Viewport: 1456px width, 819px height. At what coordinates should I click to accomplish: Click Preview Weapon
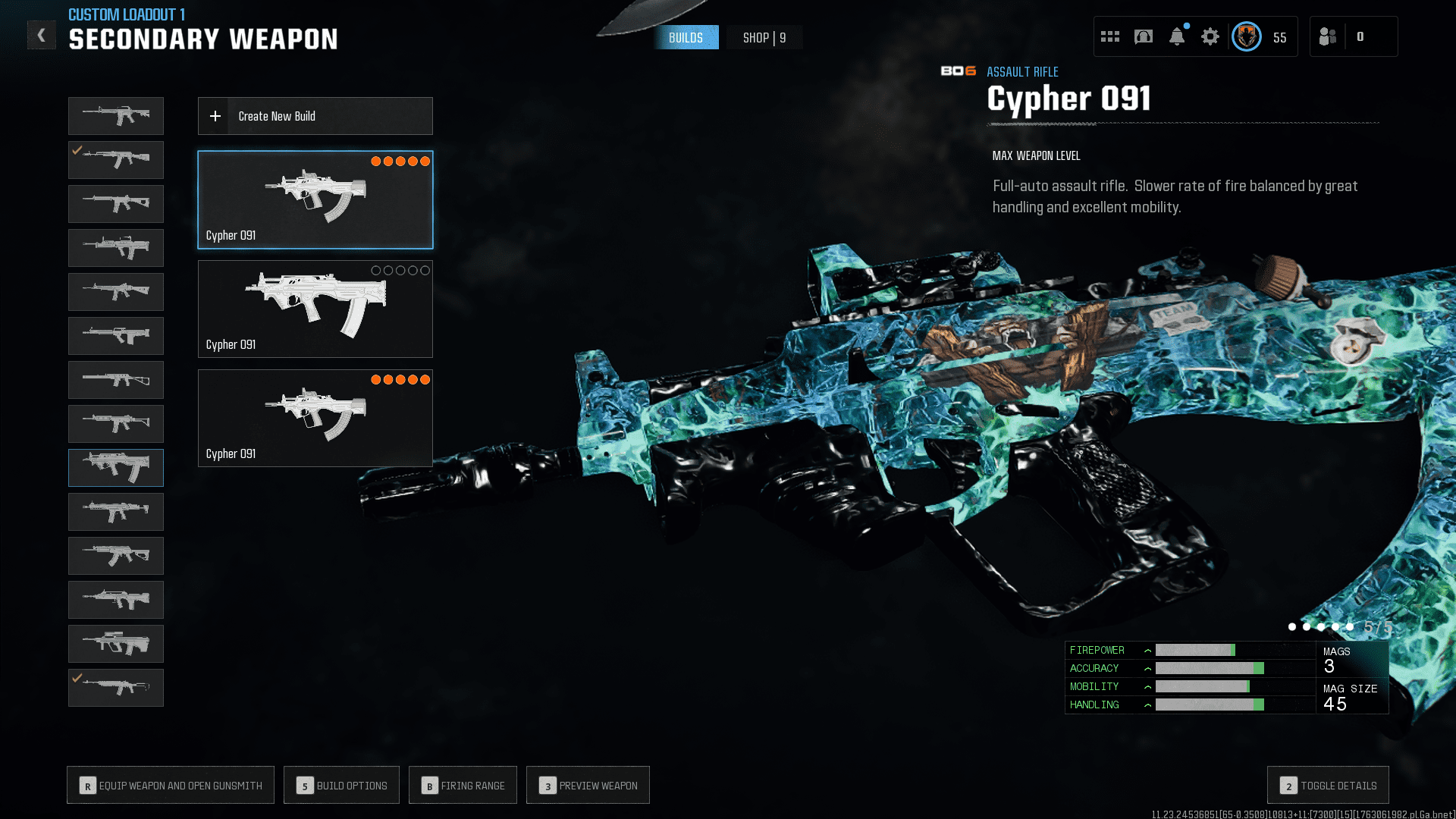pyautogui.click(x=588, y=785)
